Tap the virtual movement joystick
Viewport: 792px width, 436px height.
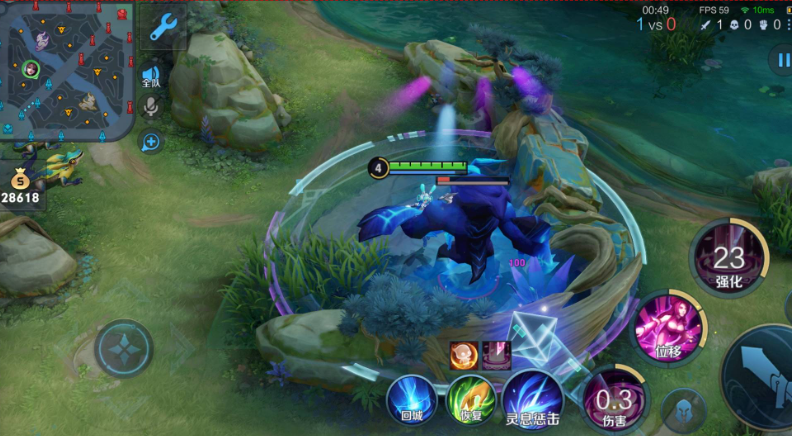[124, 348]
